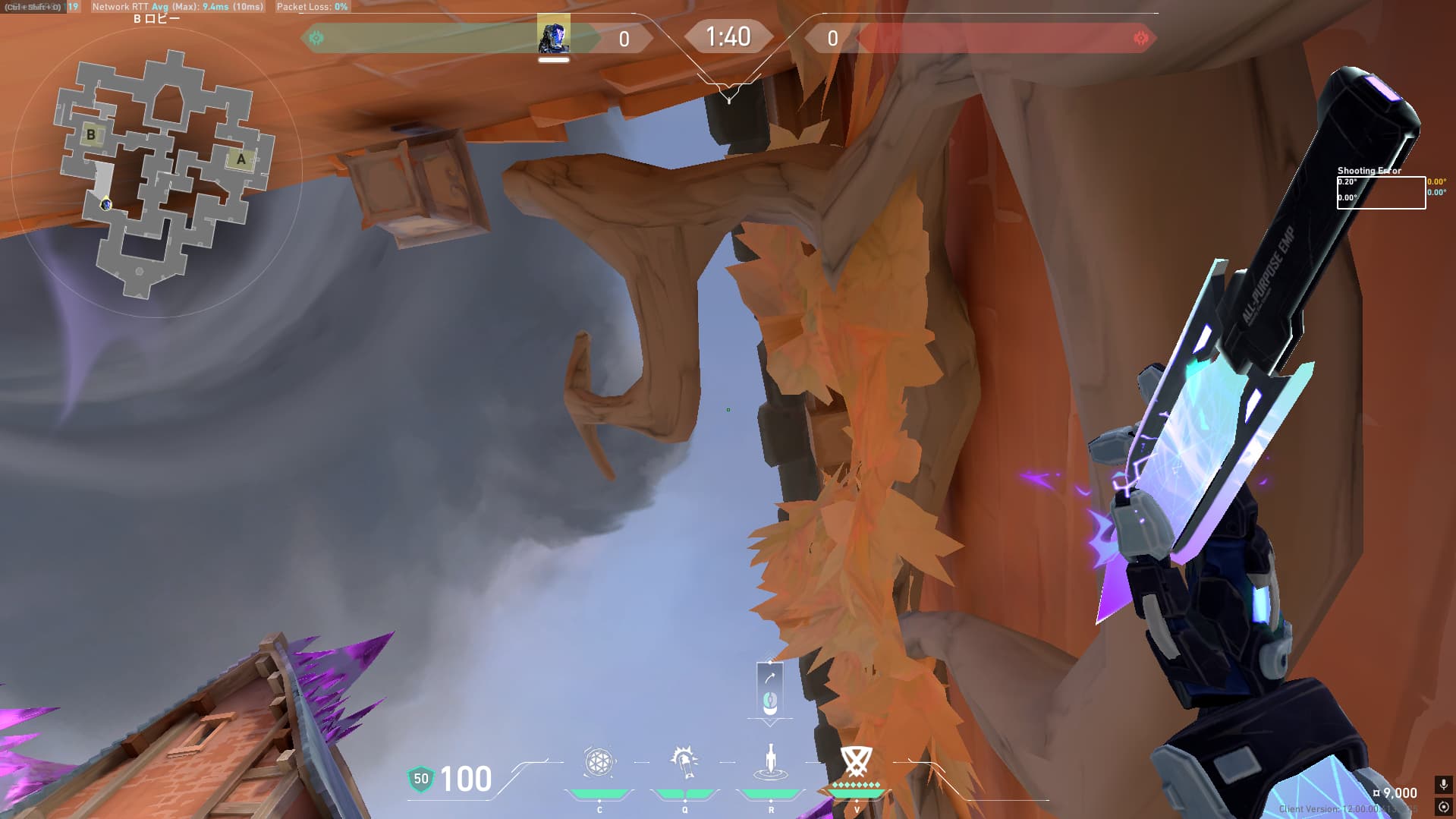Select the A site marker on the minimap
1456x819 pixels.
[x=241, y=159]
